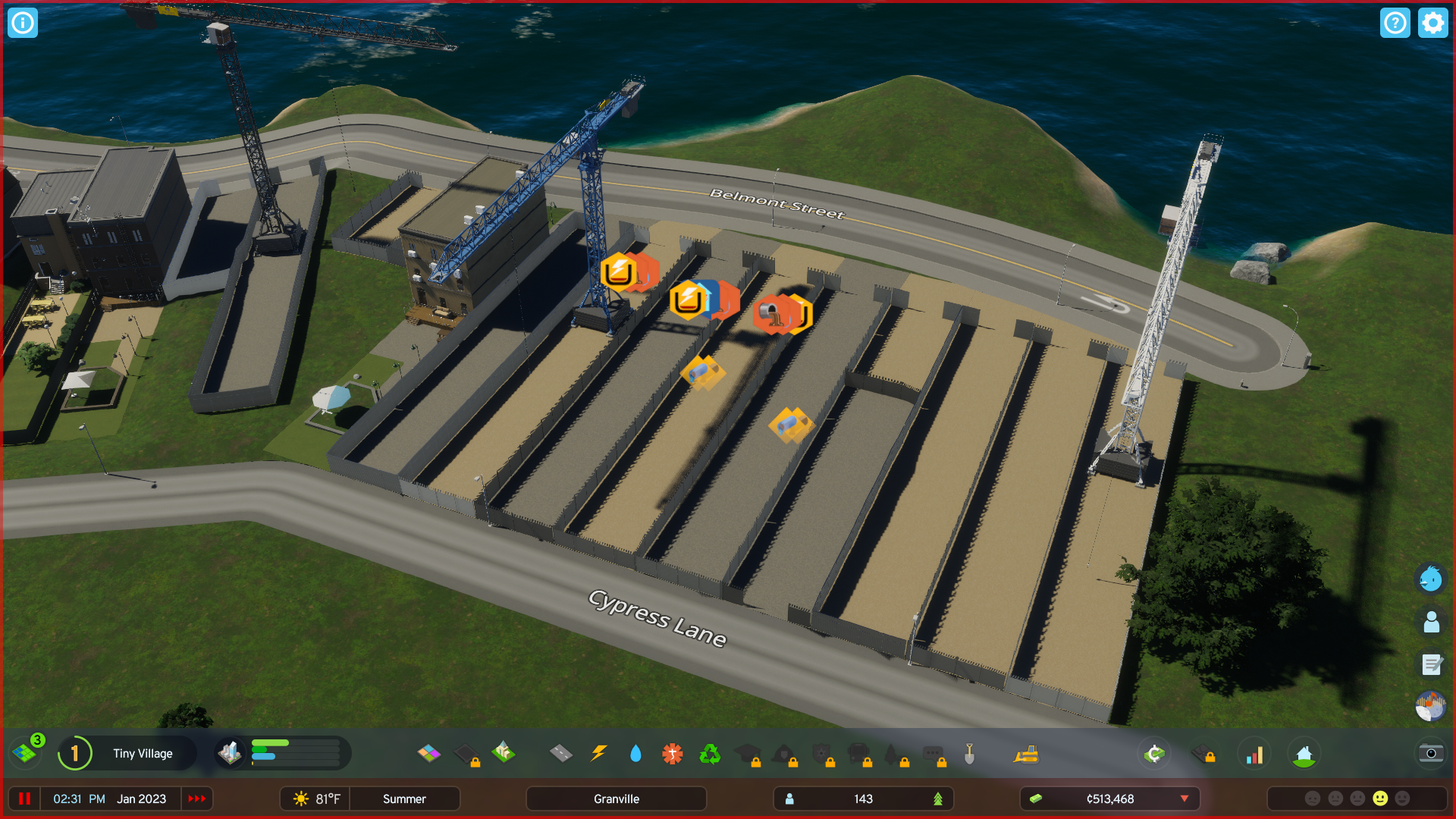Open the Healthcare services menu
This screenshot has width=1456, height=819.
673,754
